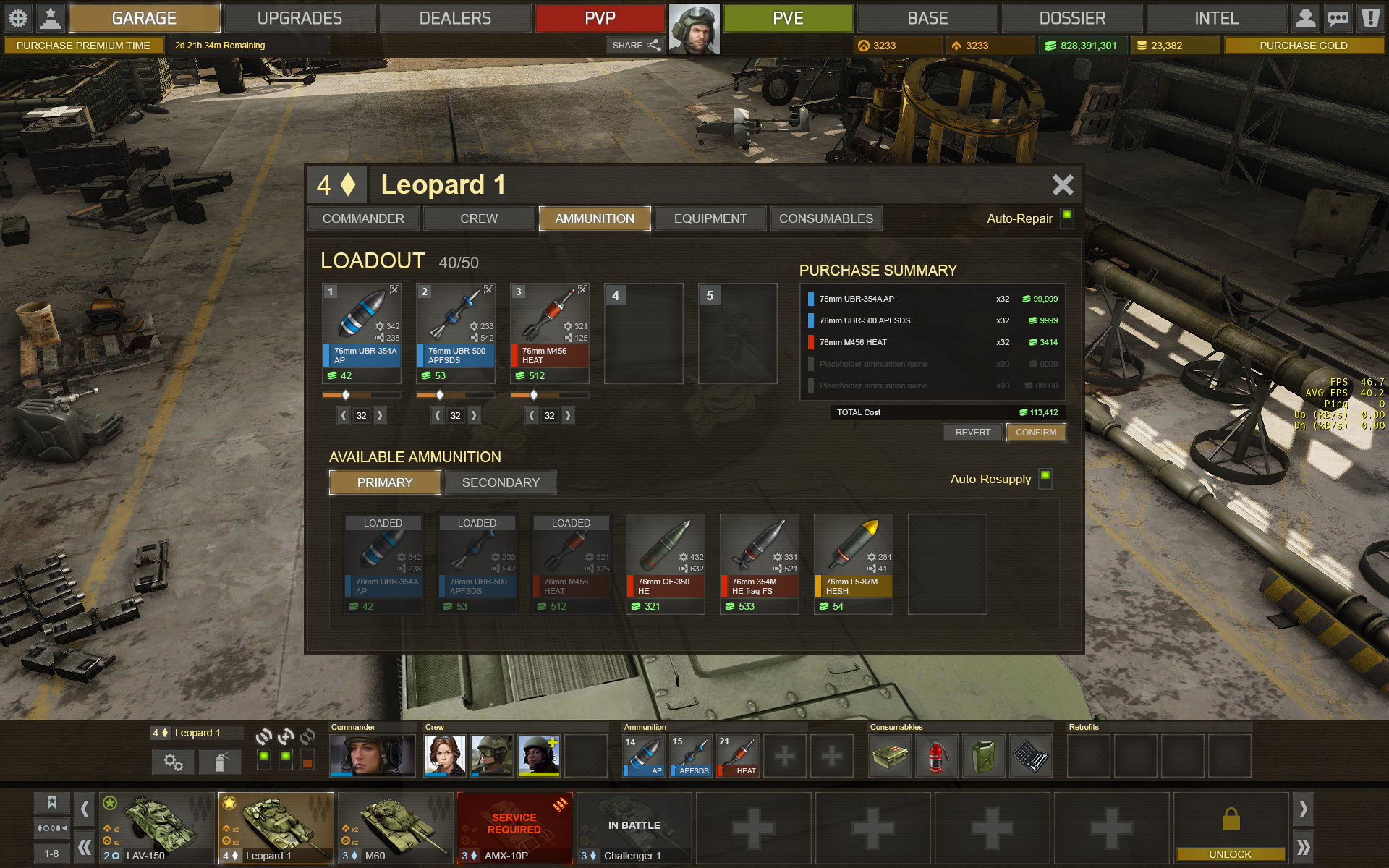
Task: Confirm the ammunition purchase
Action: [x=1035, y=433]
